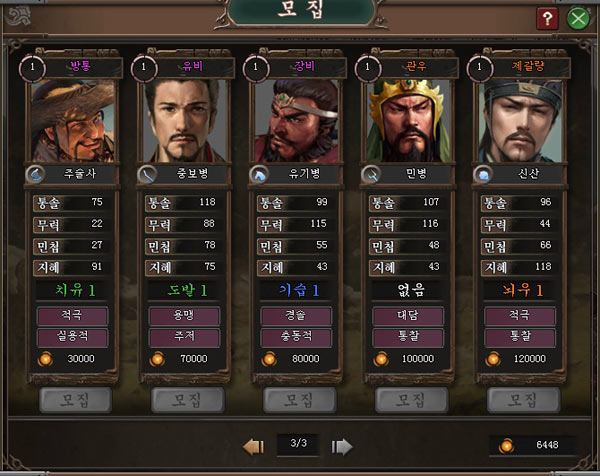
Task: Close the recruitment window with green X
Action: pyautogui.click(x=577, y=18)
